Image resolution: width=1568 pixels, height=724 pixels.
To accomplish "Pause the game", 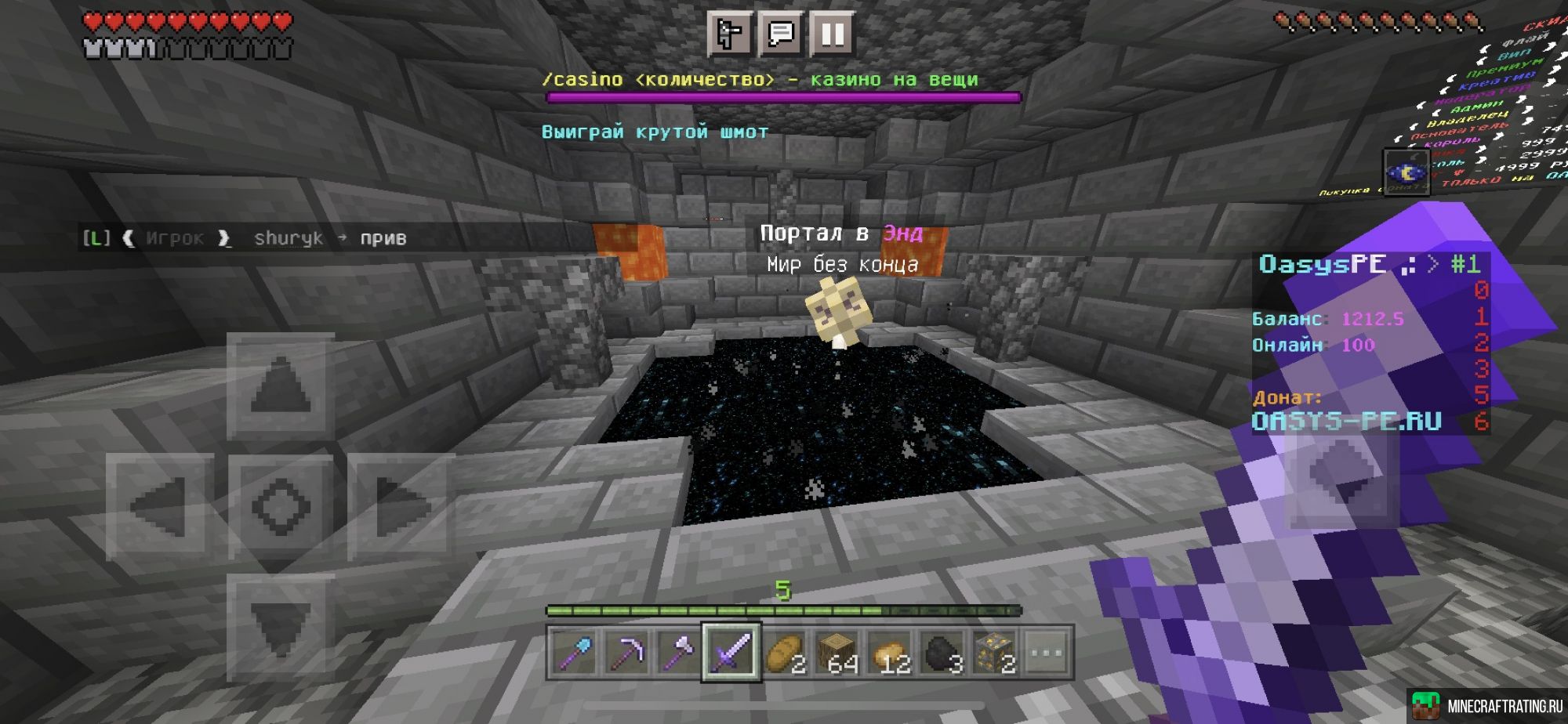I will 833,34.
